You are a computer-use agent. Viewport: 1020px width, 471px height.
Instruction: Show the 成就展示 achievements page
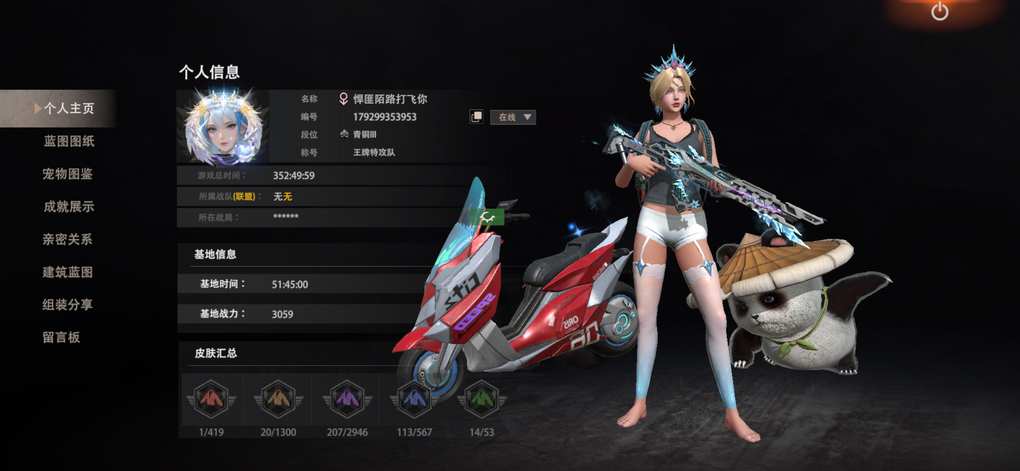pos(68,207)
